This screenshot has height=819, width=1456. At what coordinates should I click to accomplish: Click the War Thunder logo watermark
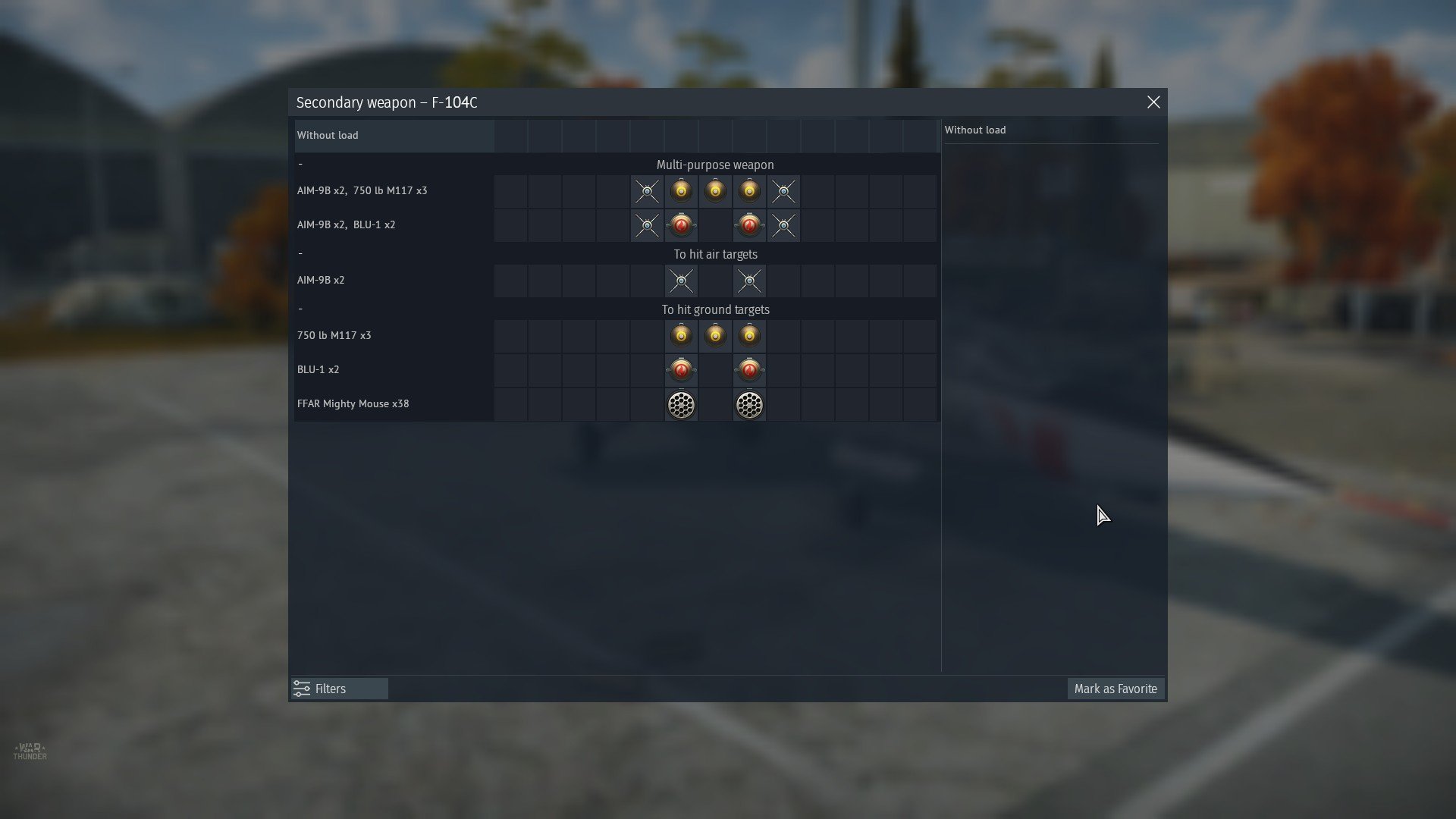(x=32, y=751)
